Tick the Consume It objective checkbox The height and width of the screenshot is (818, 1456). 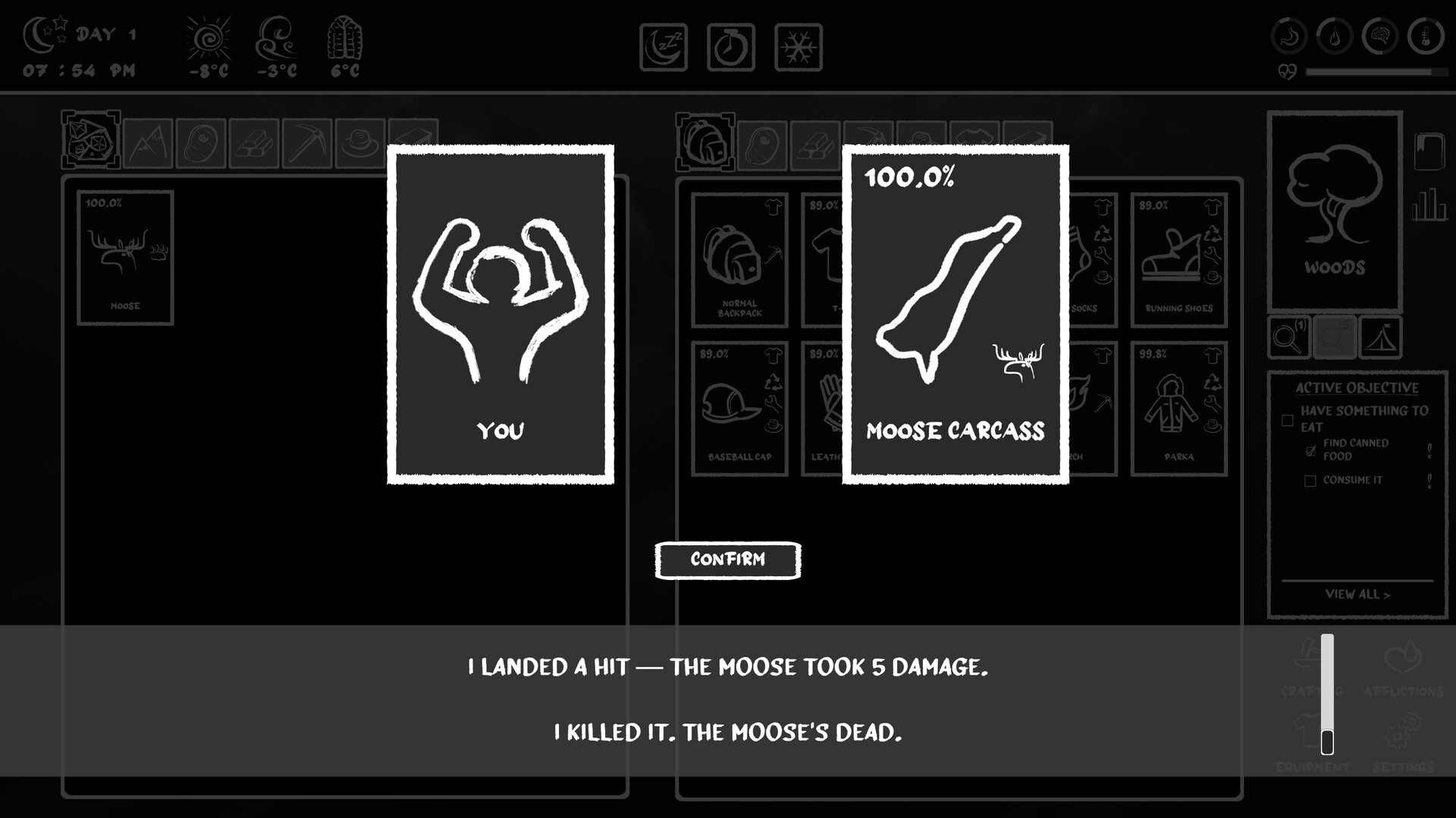click(1311, 480)
